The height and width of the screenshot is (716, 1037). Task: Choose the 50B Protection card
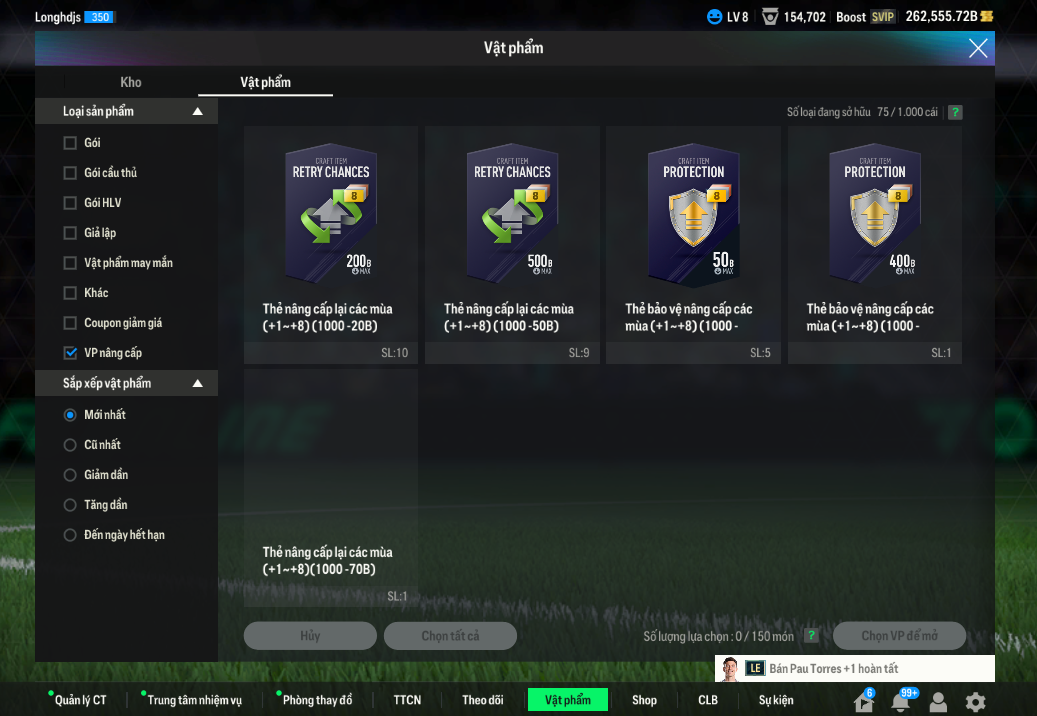693,230
